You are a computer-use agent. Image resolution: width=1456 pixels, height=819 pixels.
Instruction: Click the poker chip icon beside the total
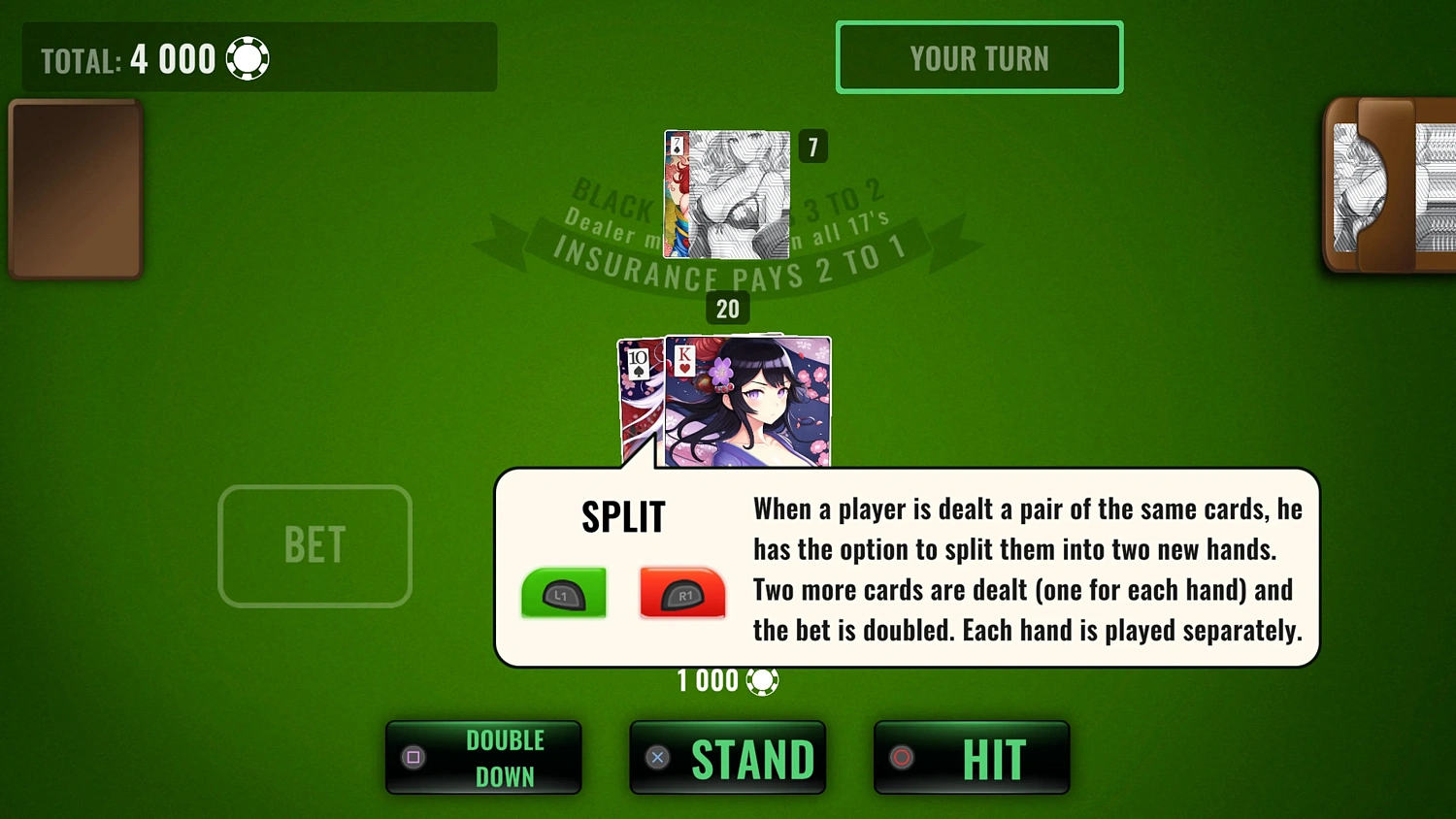coord(248,57)
